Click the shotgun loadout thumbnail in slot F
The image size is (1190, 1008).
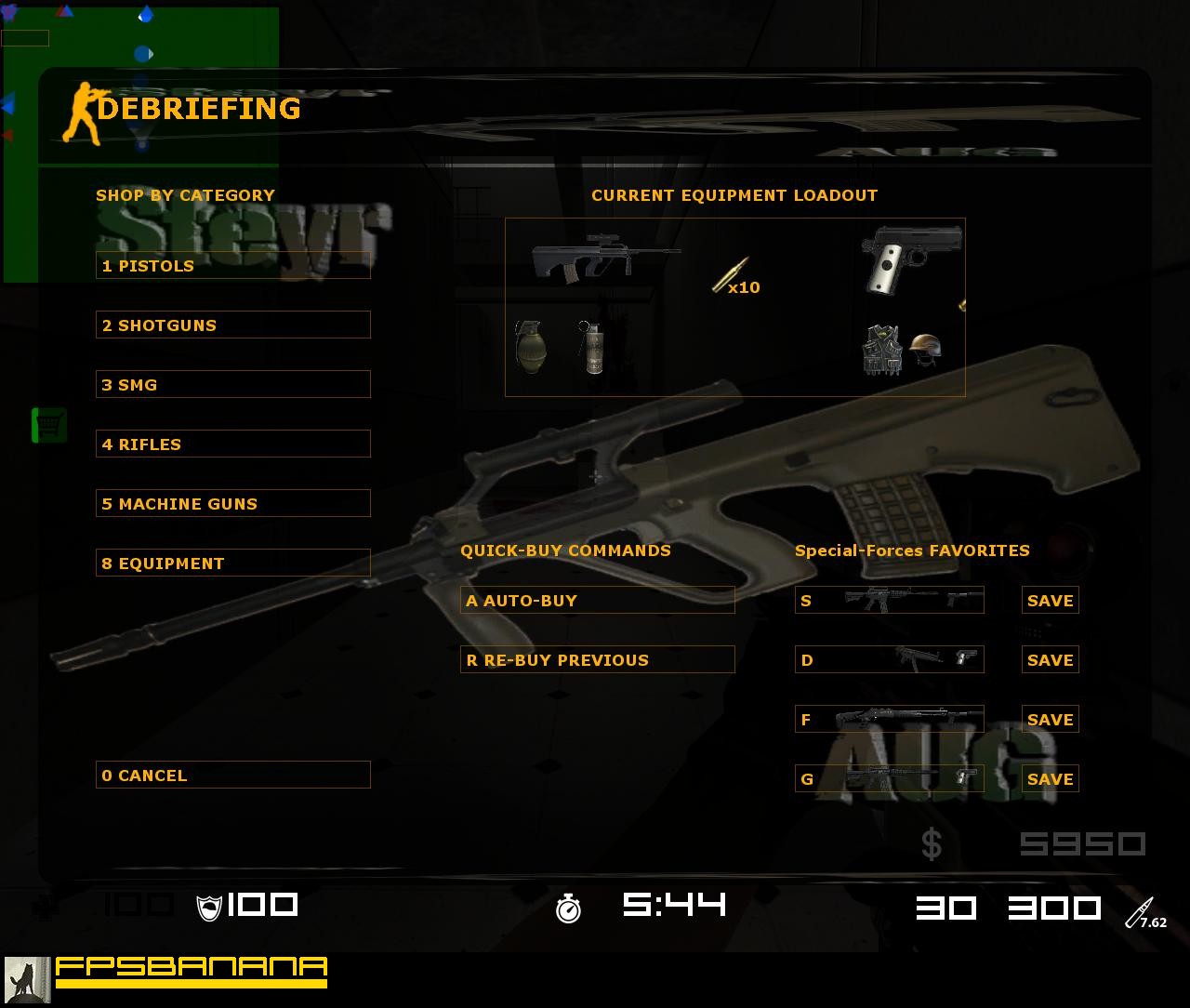pyautogui.click(x=888, y=719)
